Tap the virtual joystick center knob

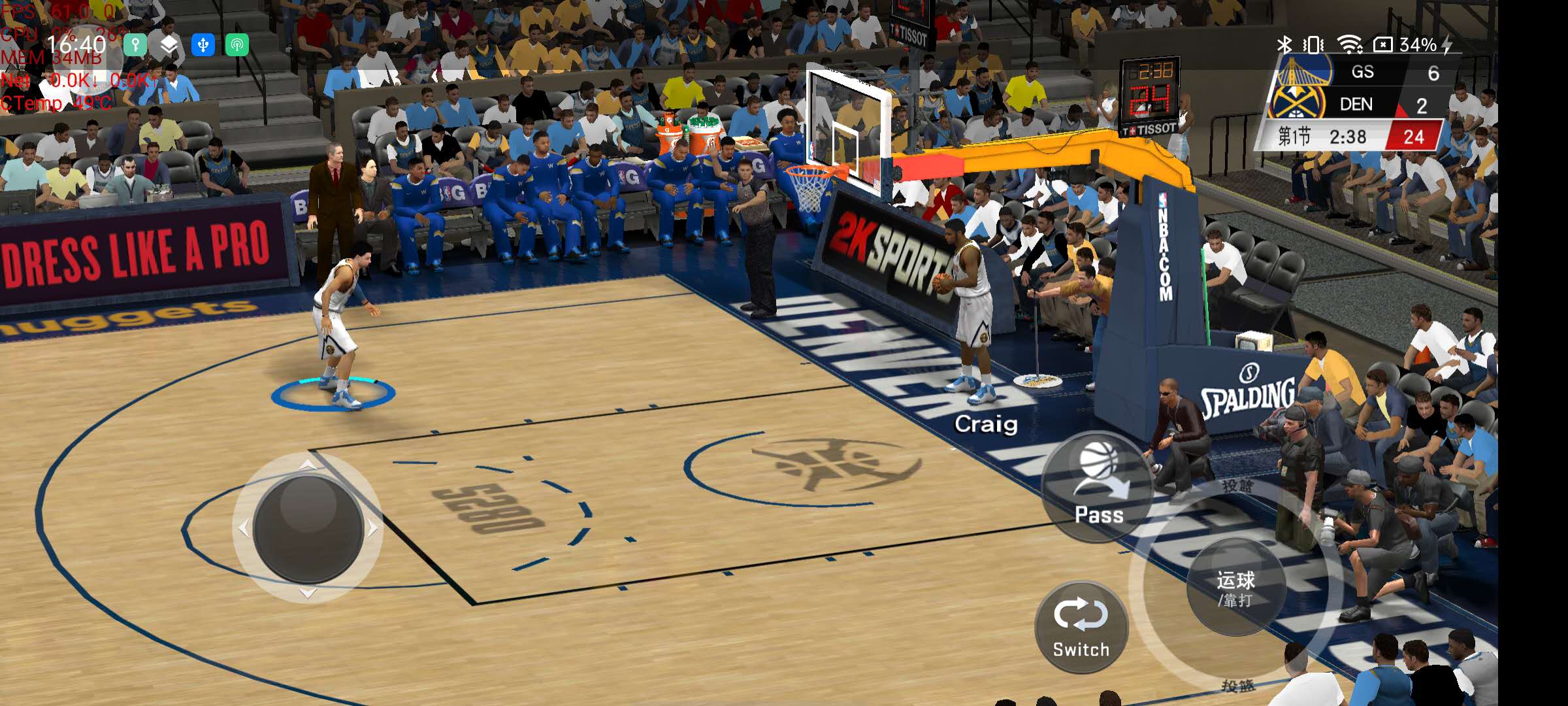pos(308,528)
